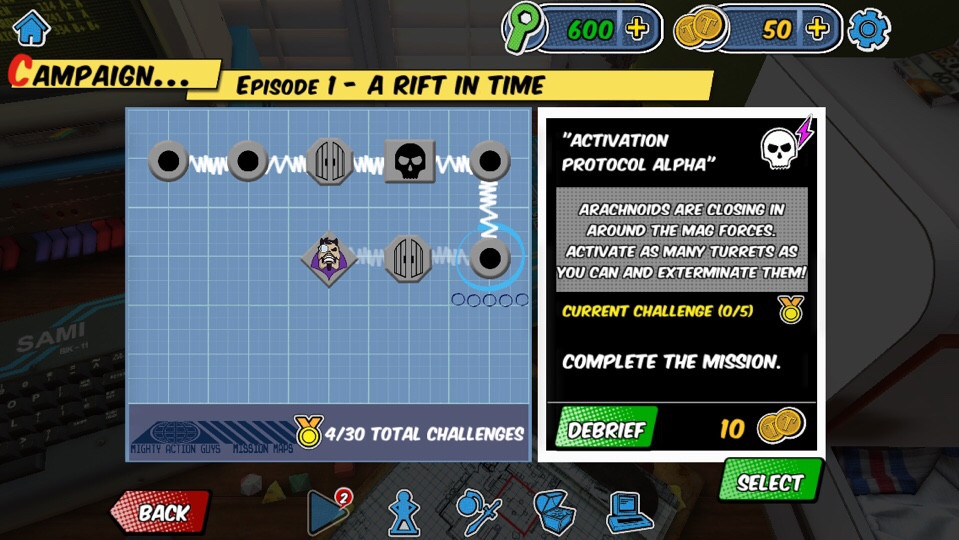Open the settings gear
The image size is (959, 540).
868,29
